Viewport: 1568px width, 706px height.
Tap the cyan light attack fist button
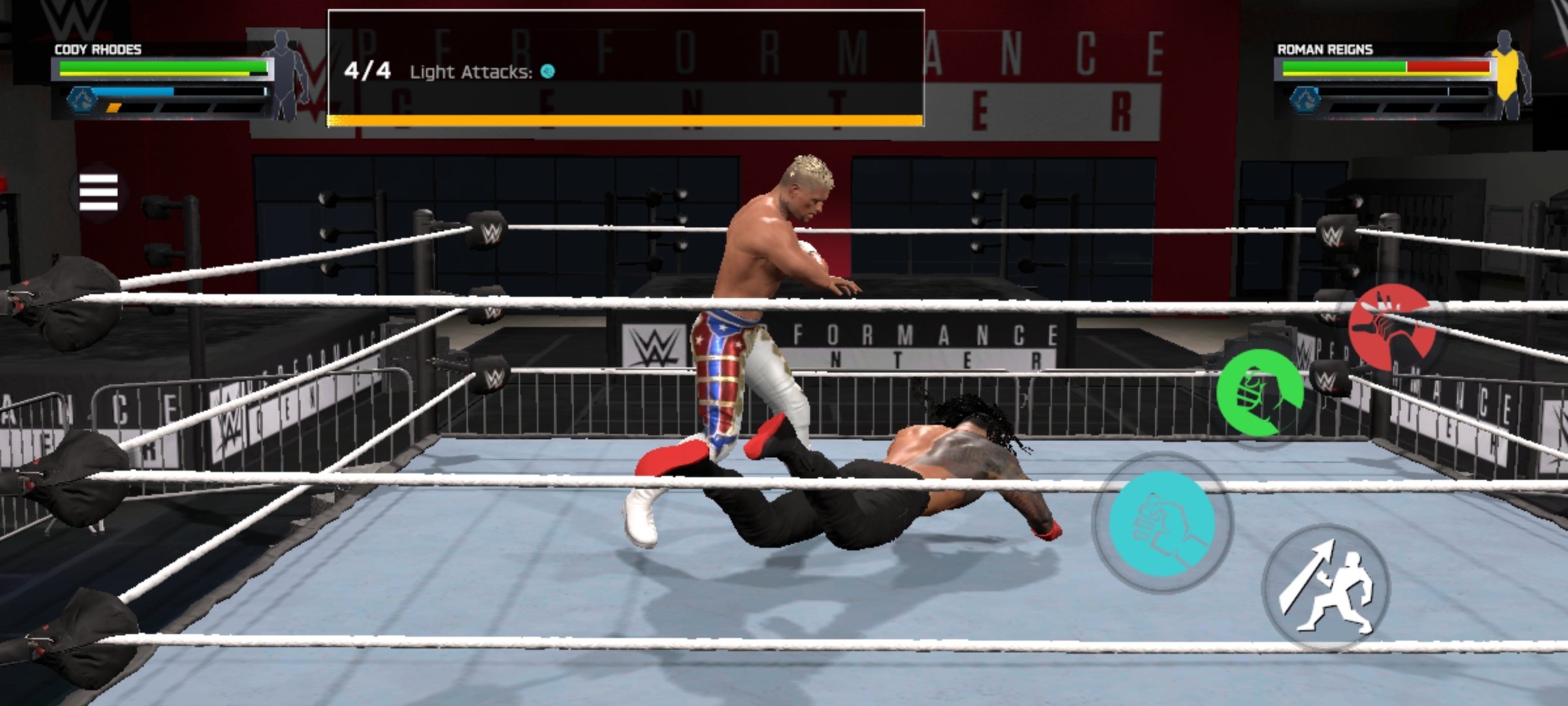tap(1162, 523)
